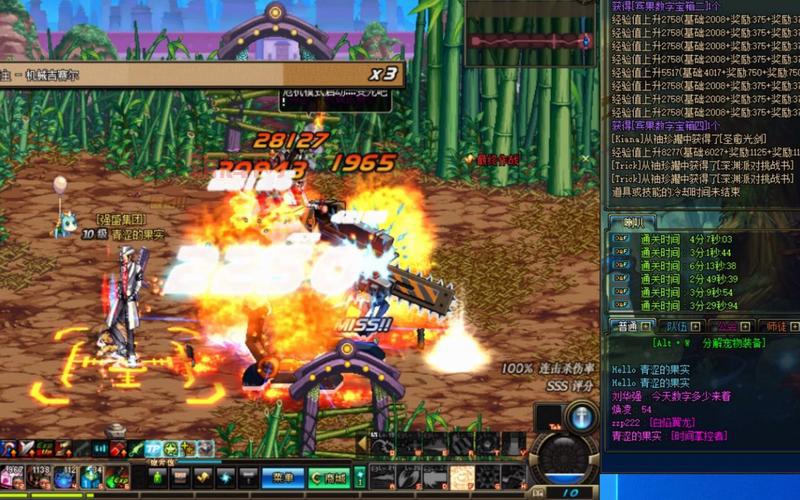
Task: Switch to the 师徒 chat tab
Action: coord(776,326)
